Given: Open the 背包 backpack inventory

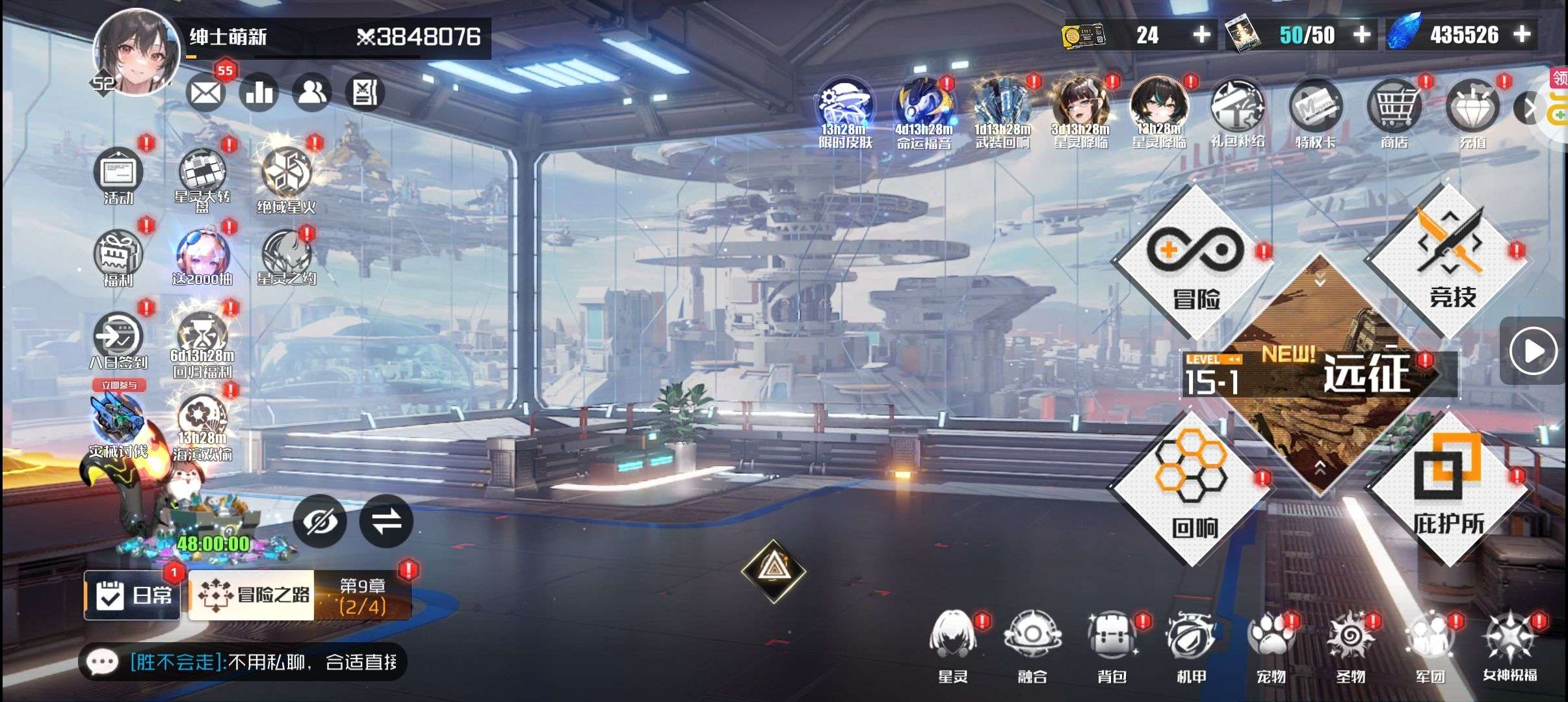Looking at the screenshot, I should tap(1112, 645).
